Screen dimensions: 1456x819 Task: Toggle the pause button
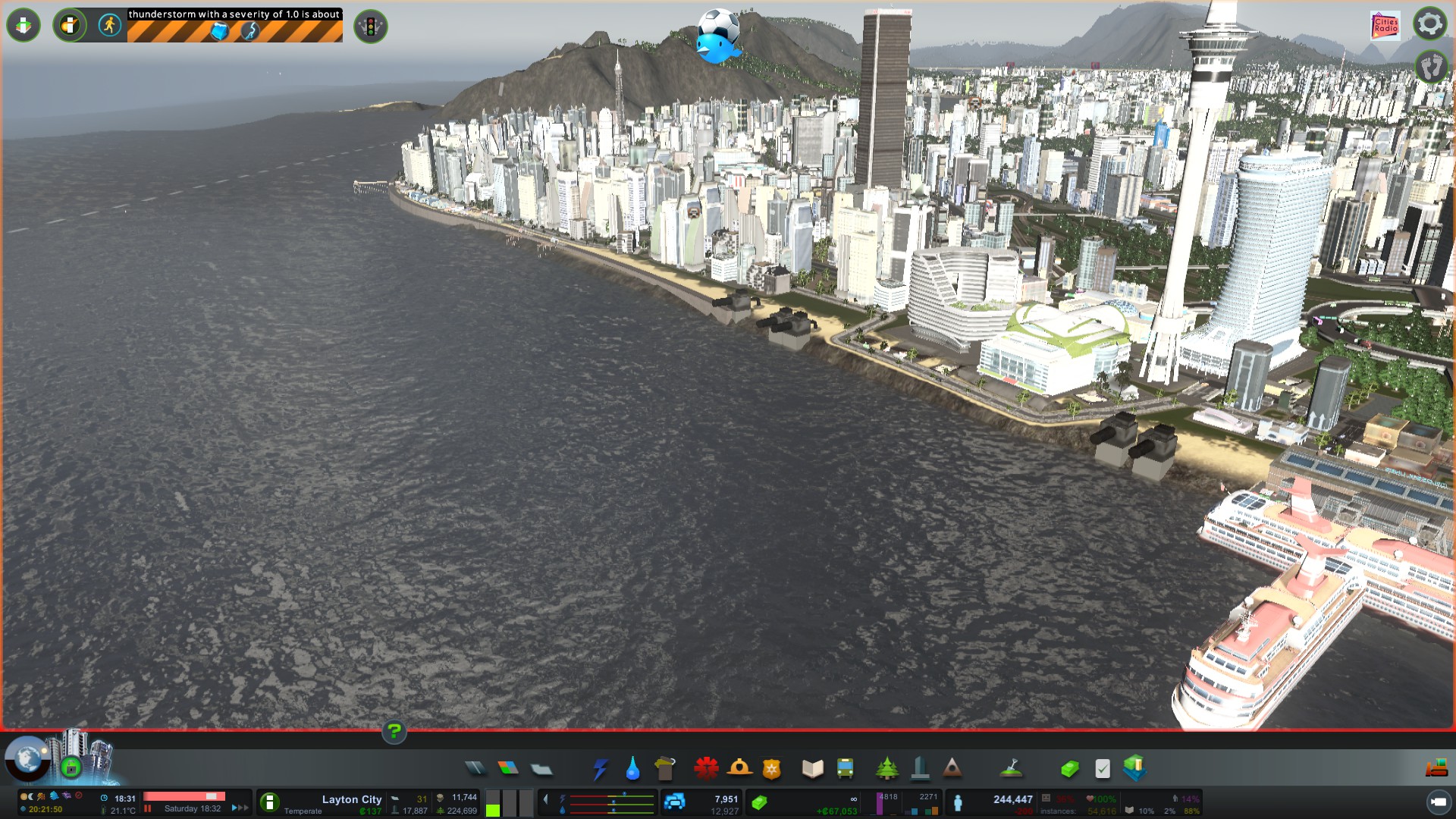tap(148, 808)
